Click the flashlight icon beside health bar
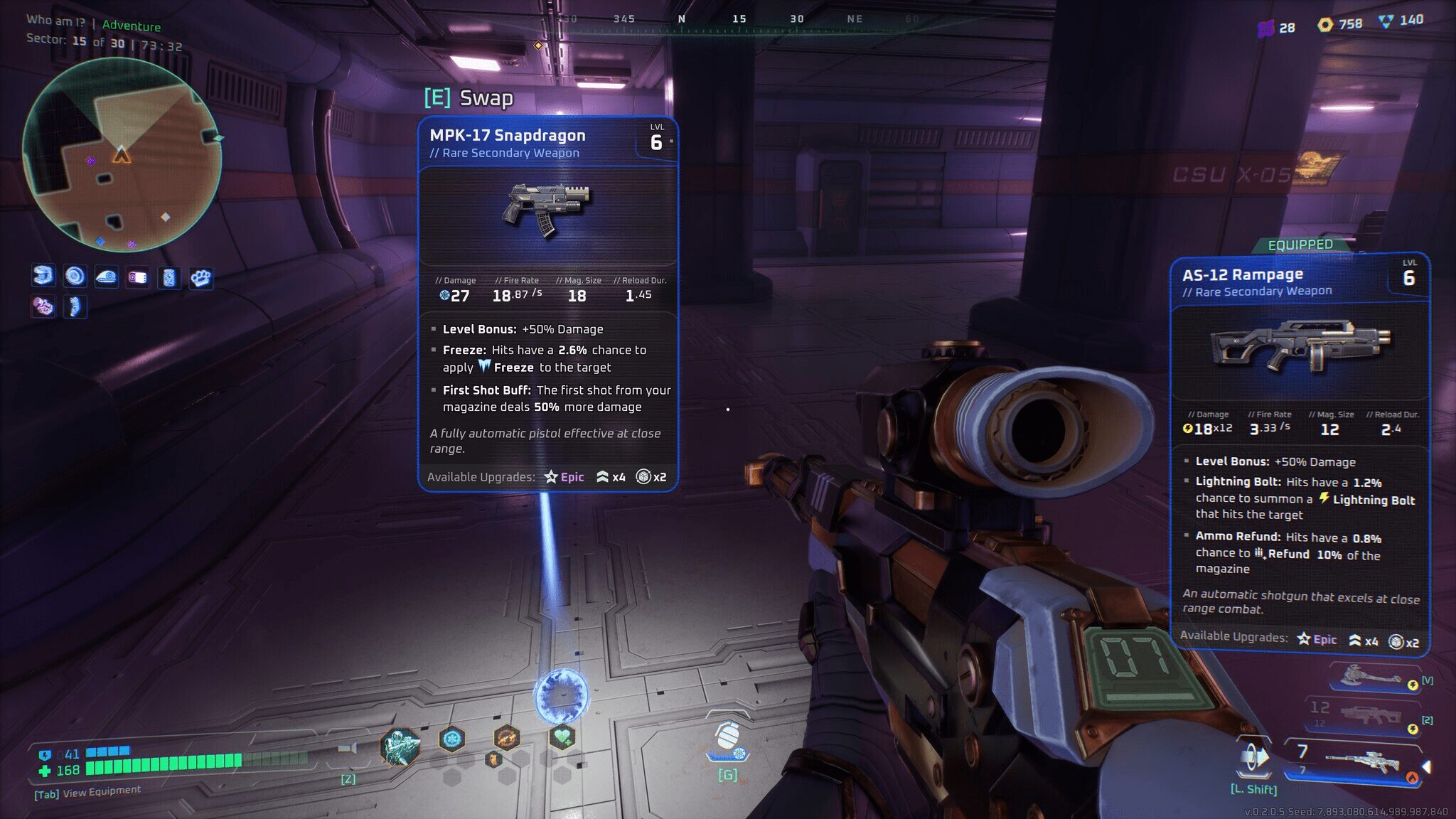Screen dimensions: 1456x819 (348, 749)
